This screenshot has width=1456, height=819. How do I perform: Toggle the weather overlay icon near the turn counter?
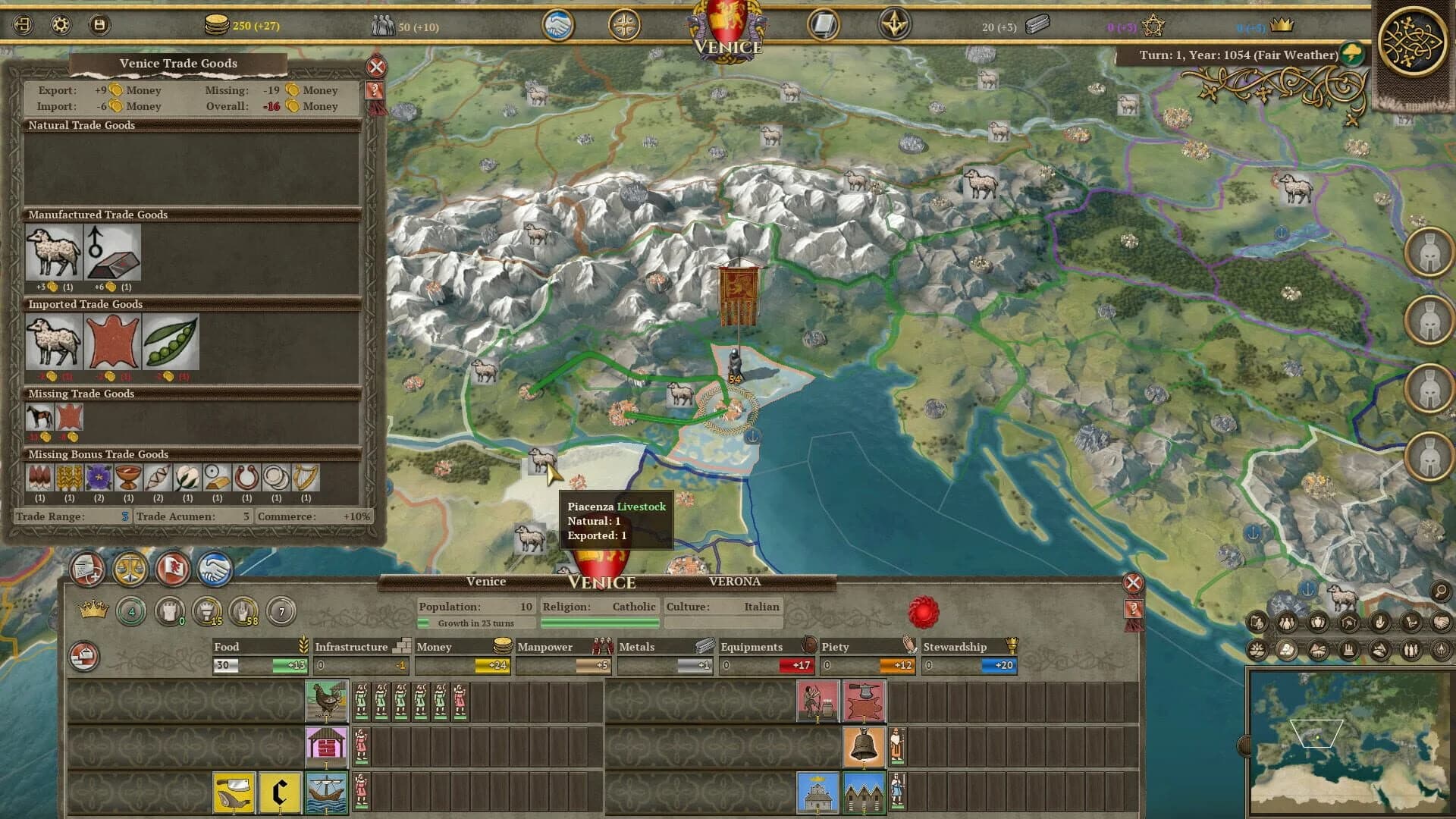pos(1352,54)
